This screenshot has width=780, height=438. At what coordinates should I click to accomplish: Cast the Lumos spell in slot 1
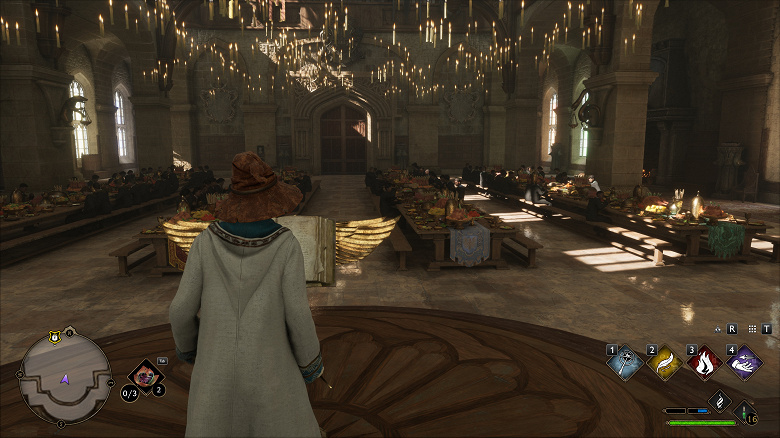pyautogui.click(x=627, y=362)
